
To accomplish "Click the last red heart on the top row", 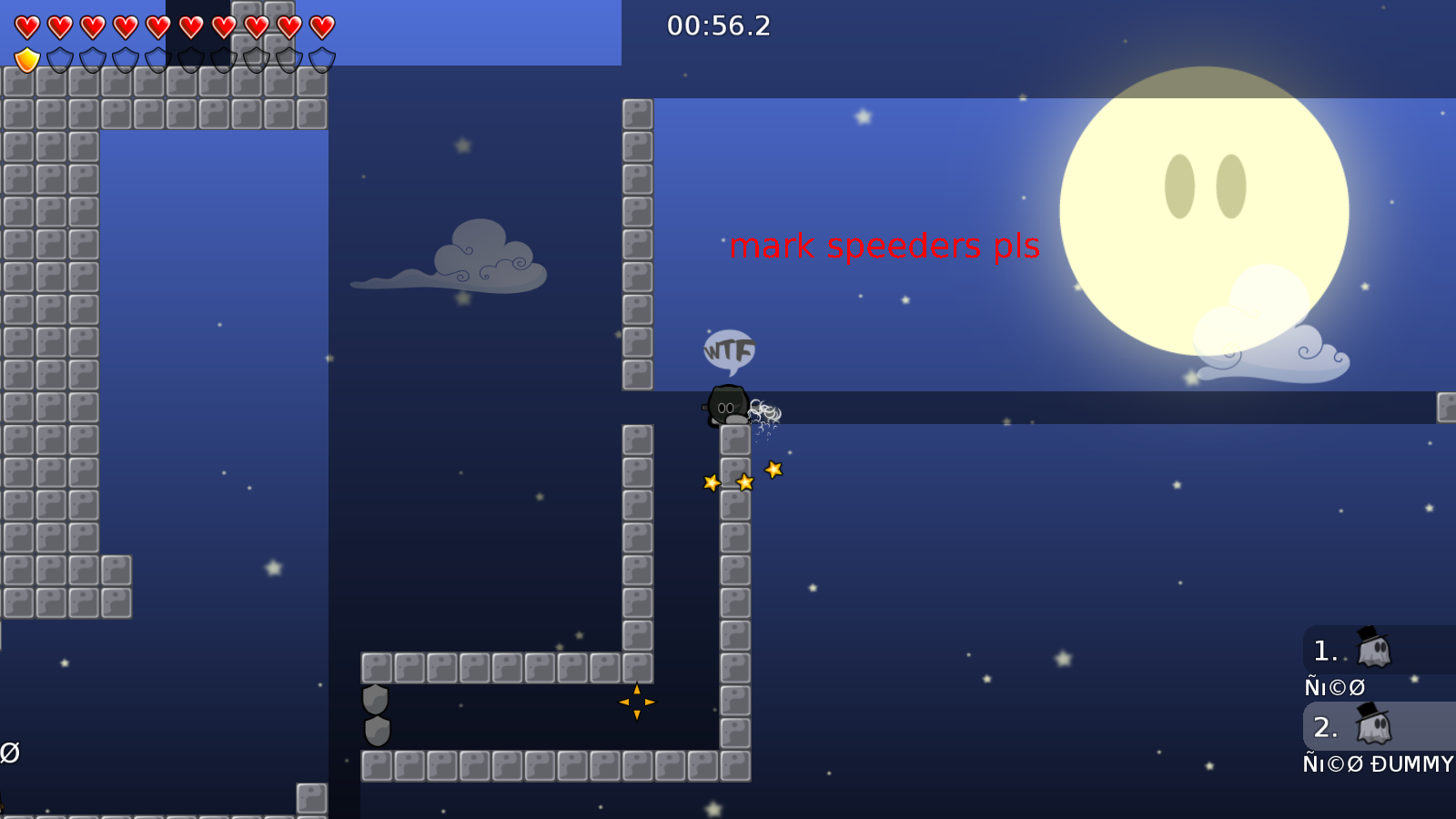I will point(318,26).
